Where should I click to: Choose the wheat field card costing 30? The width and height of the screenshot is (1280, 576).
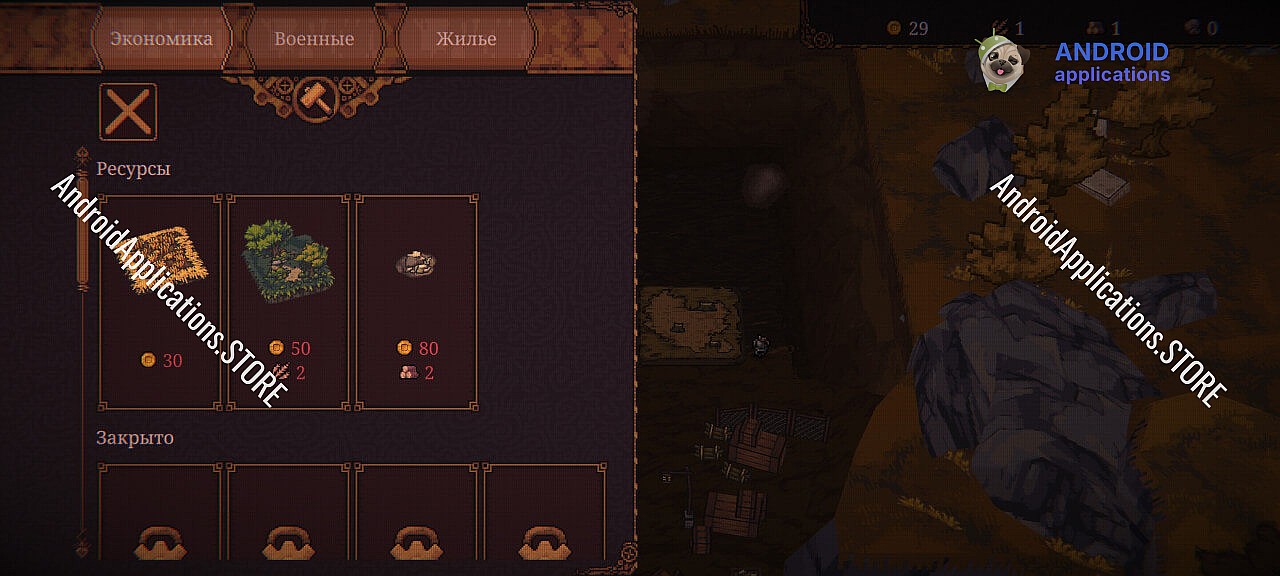point(160,302)
